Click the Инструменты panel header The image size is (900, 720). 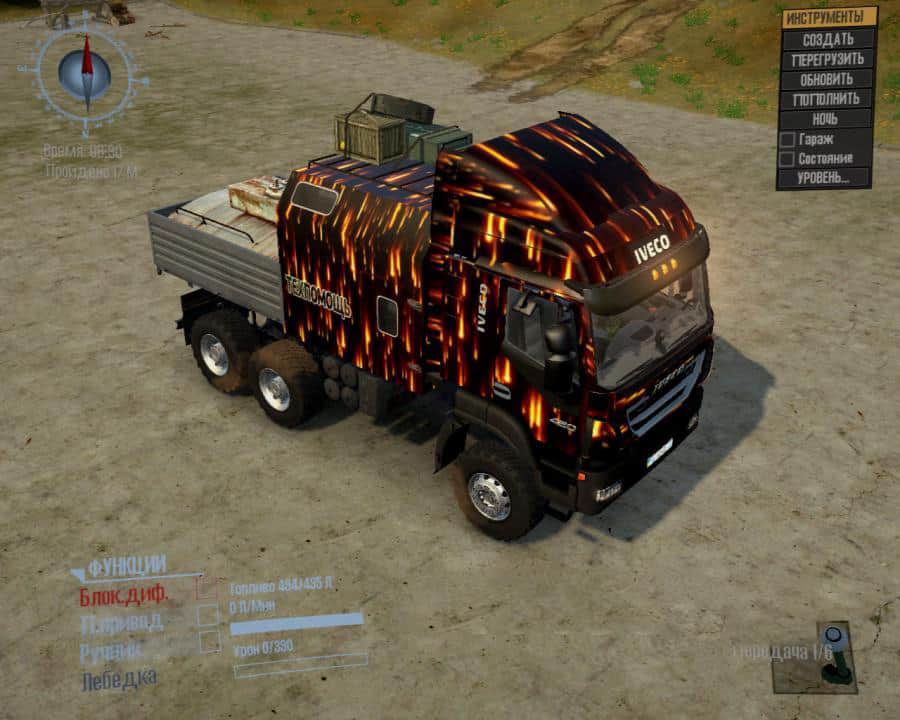pyautogui.click(x=827, y=17)
